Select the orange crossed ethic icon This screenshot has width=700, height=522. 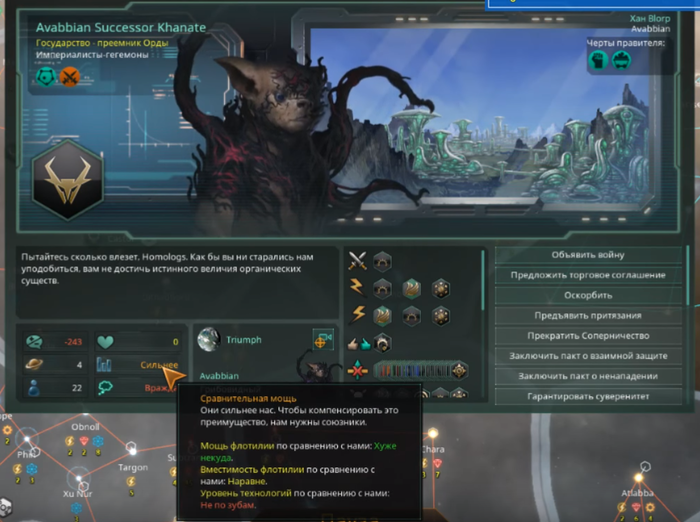click(x=68, y=77)
